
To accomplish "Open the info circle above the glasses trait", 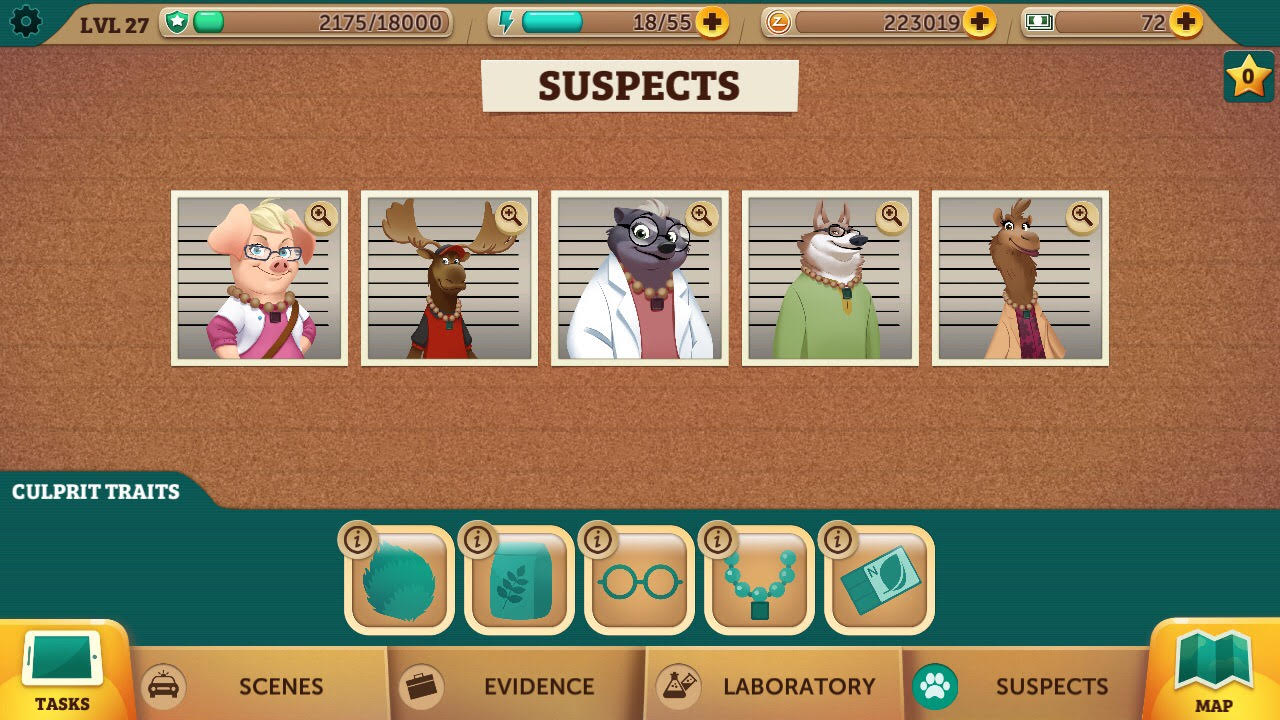I will pos(598,539).
